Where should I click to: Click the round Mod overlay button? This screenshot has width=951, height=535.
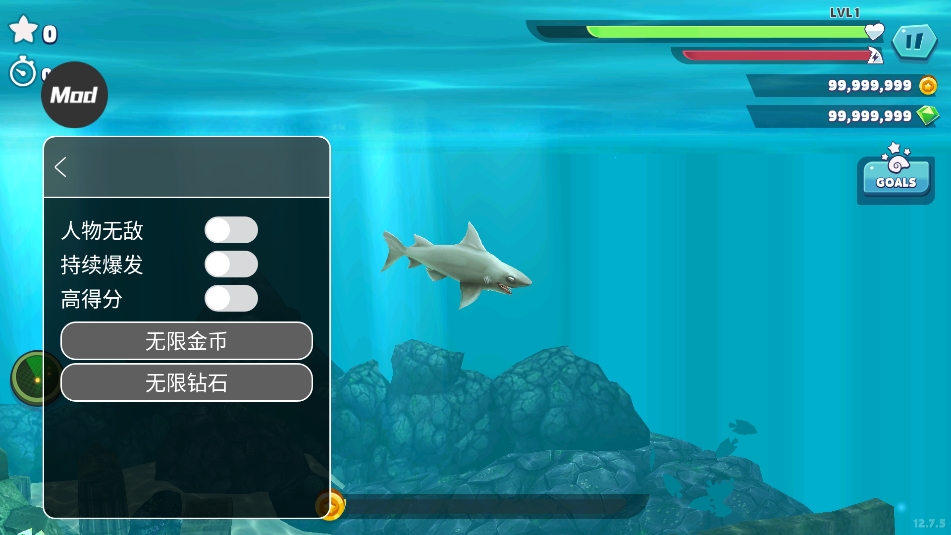coord(74,95)
